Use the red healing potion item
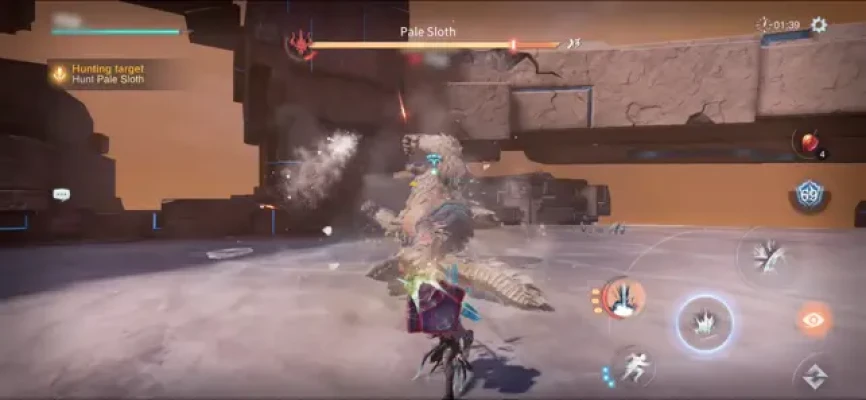Image resolution: width=866 pixels, height=400 pixels. (x=808, y=143)
